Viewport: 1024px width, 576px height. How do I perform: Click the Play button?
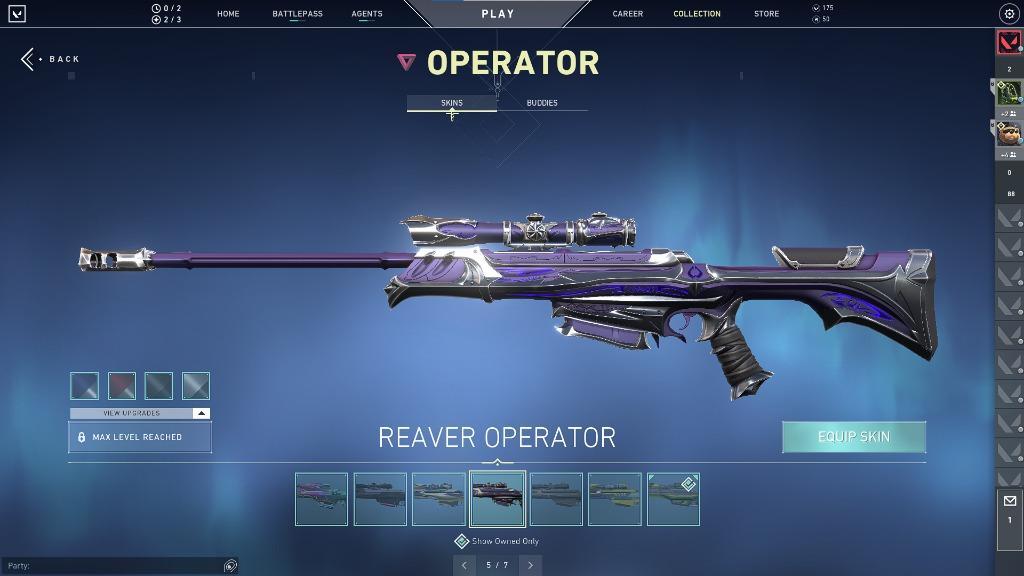(497, 14)
